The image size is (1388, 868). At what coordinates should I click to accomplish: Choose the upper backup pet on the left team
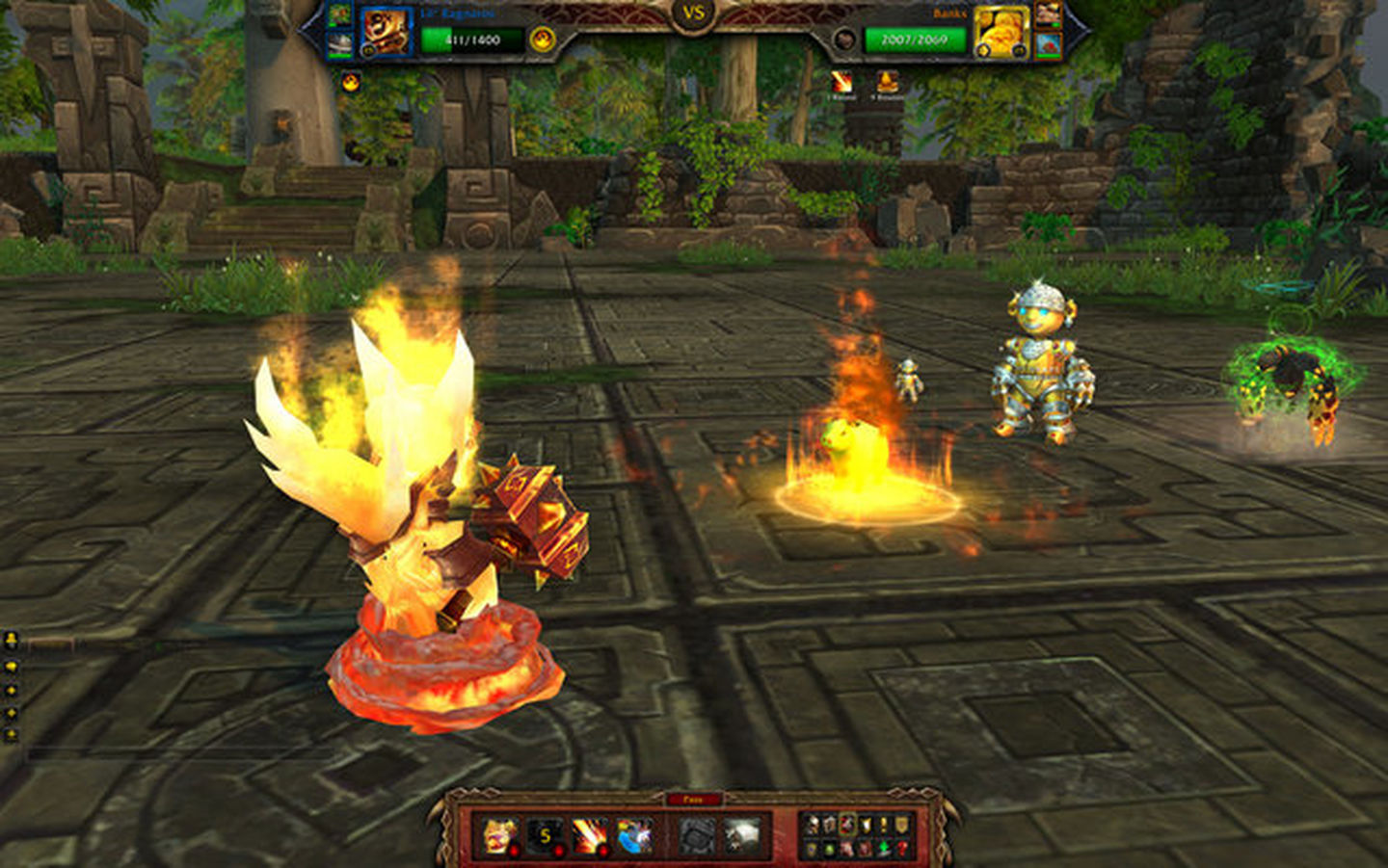point(339,15)
